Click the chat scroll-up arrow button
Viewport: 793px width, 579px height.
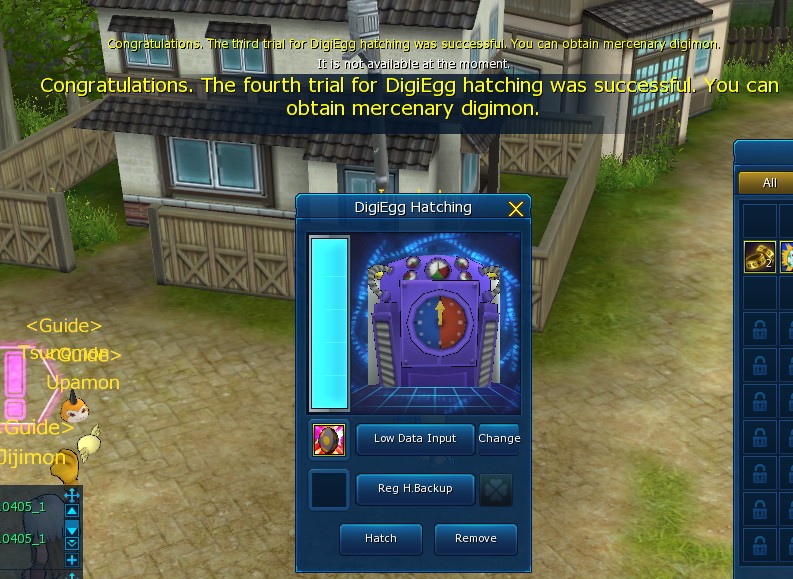[x=72, y=511]
